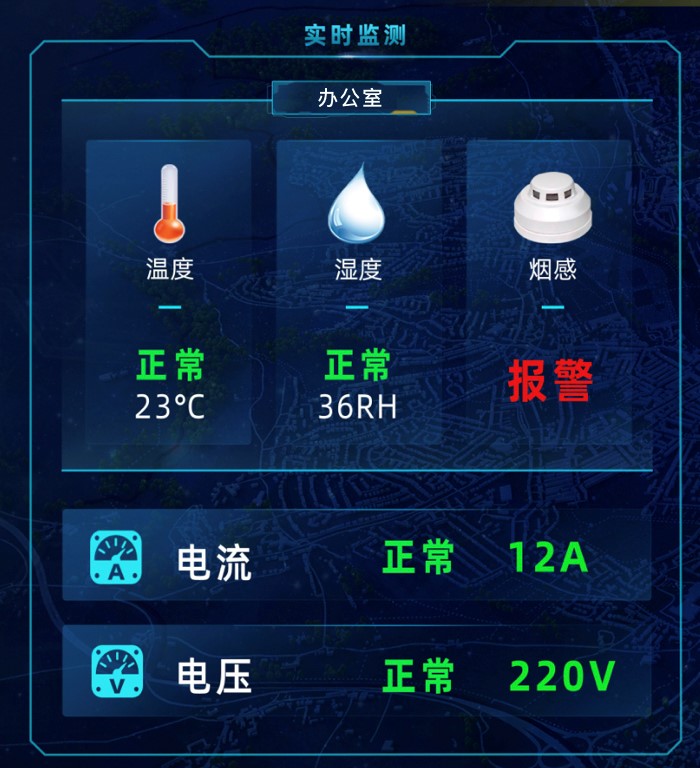Viewport: 700px width, 768px height.
Task: Click the red 报警 alarm status
Action: pyautogui.click(x=551, y=381)
